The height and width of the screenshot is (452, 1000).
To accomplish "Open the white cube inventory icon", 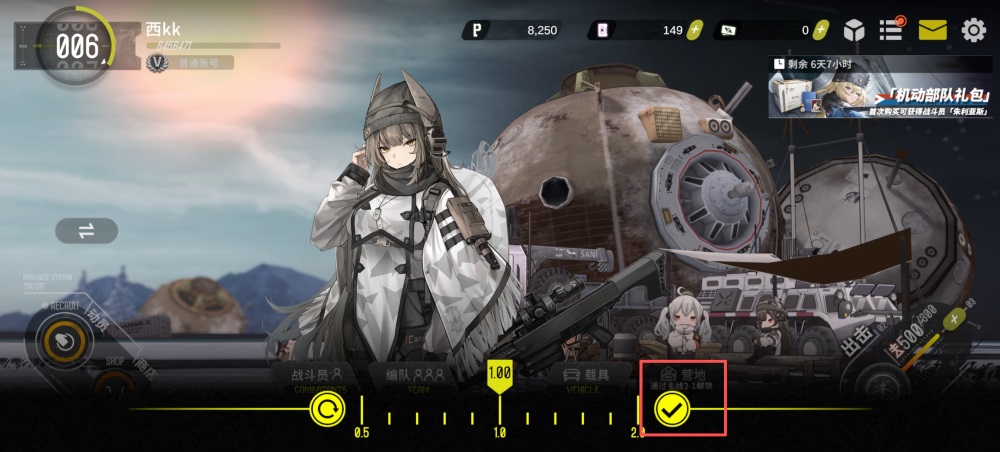I will [x=853, y=30].
